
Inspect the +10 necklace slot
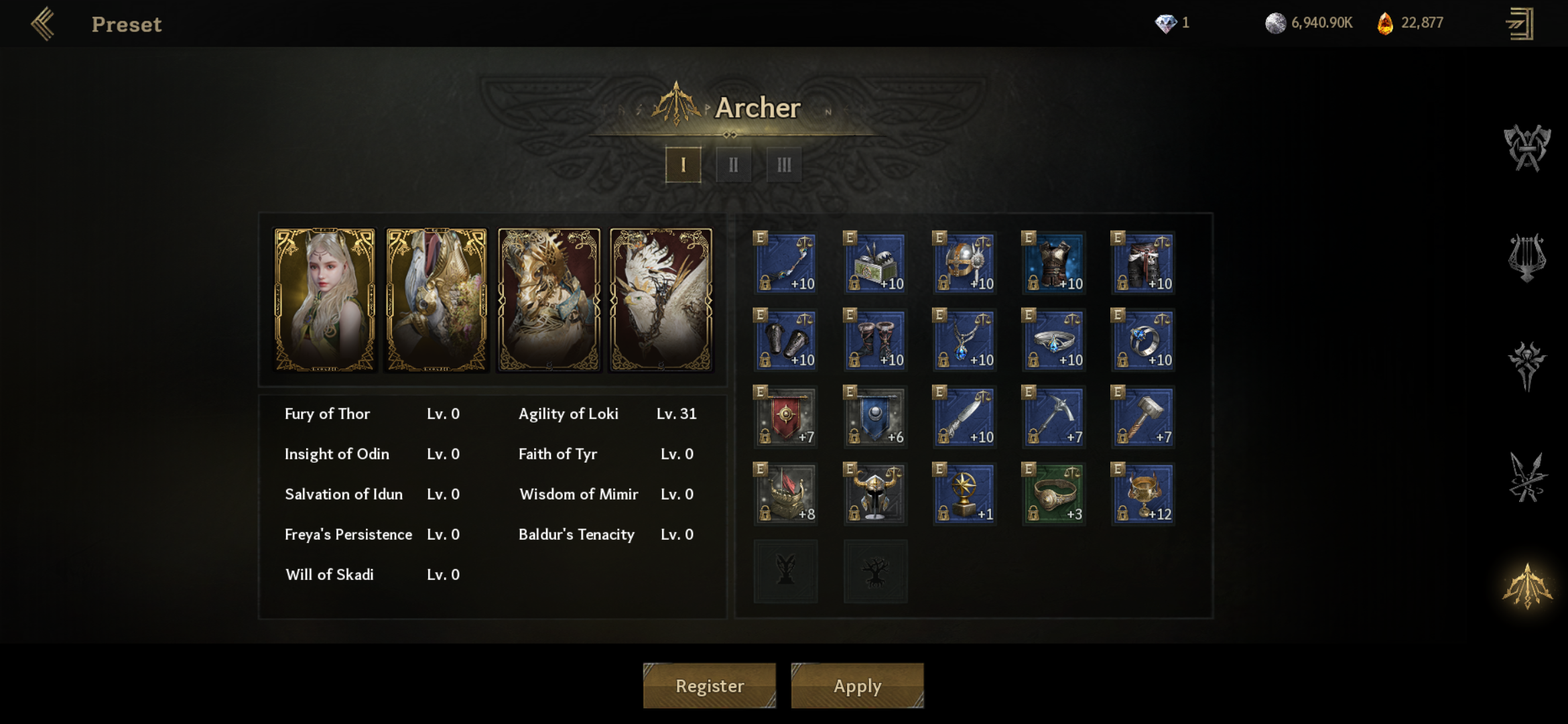click(965, 340)
